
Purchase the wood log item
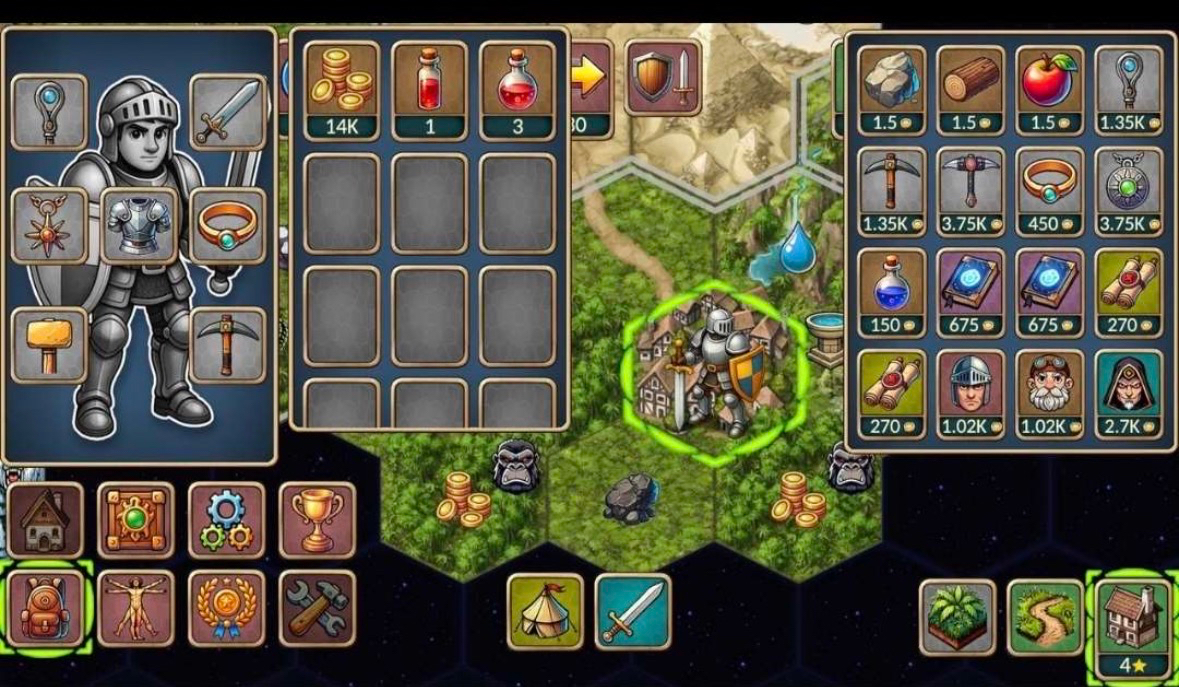click(971, 90)
